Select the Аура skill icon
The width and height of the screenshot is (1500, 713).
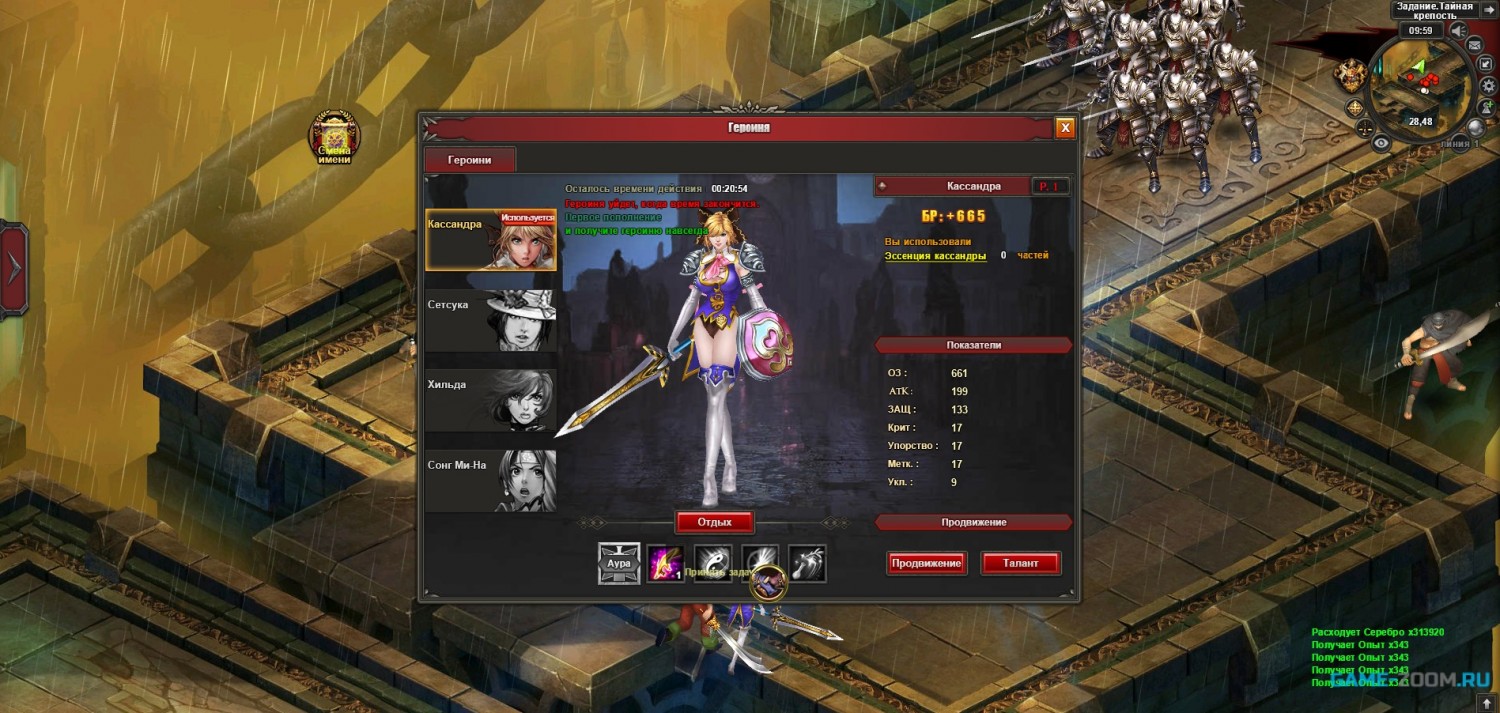(618, 563)
